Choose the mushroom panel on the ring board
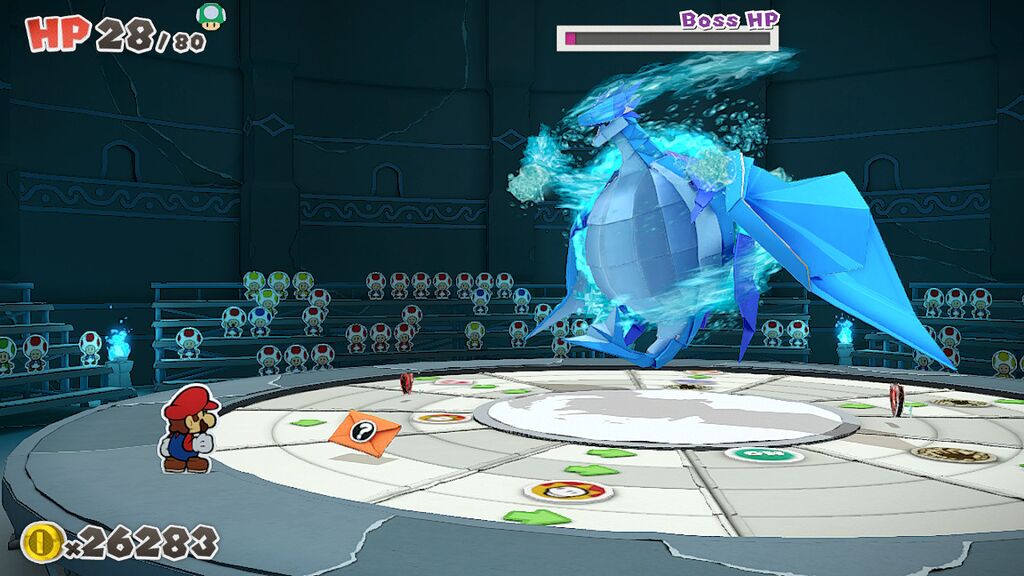1024x576 pixels. click(567, 491)
